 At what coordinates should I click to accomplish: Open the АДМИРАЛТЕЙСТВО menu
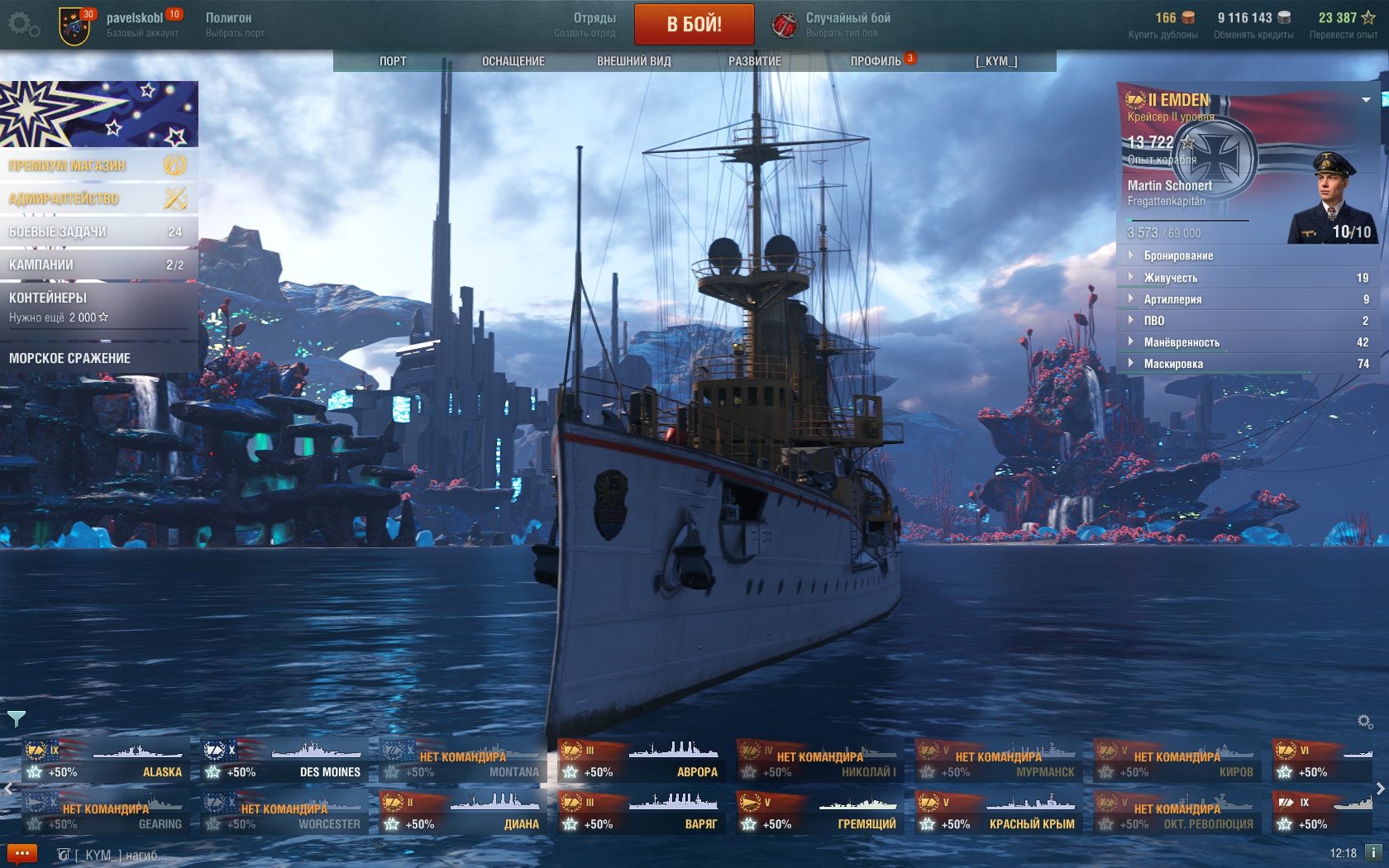(x=98, y=198)
